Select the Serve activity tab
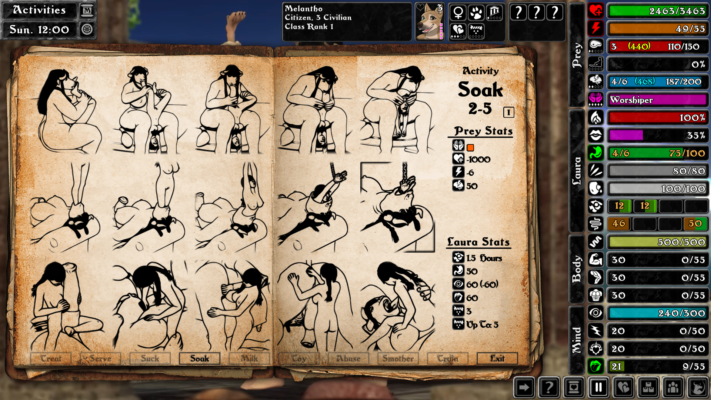The width and height of the screenshot is (711, 400). (99, 358)
